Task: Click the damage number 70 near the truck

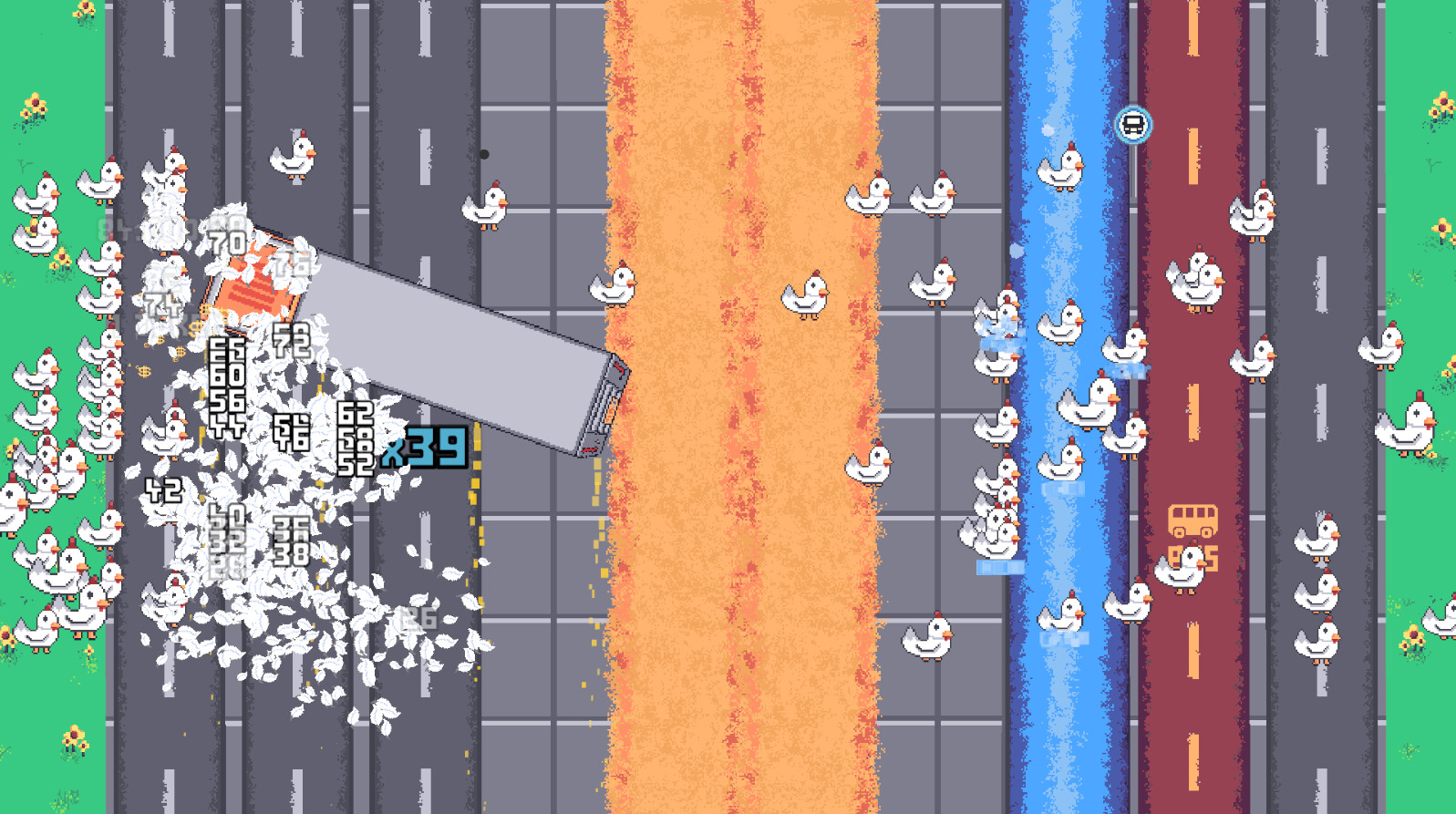Action: 226,242
